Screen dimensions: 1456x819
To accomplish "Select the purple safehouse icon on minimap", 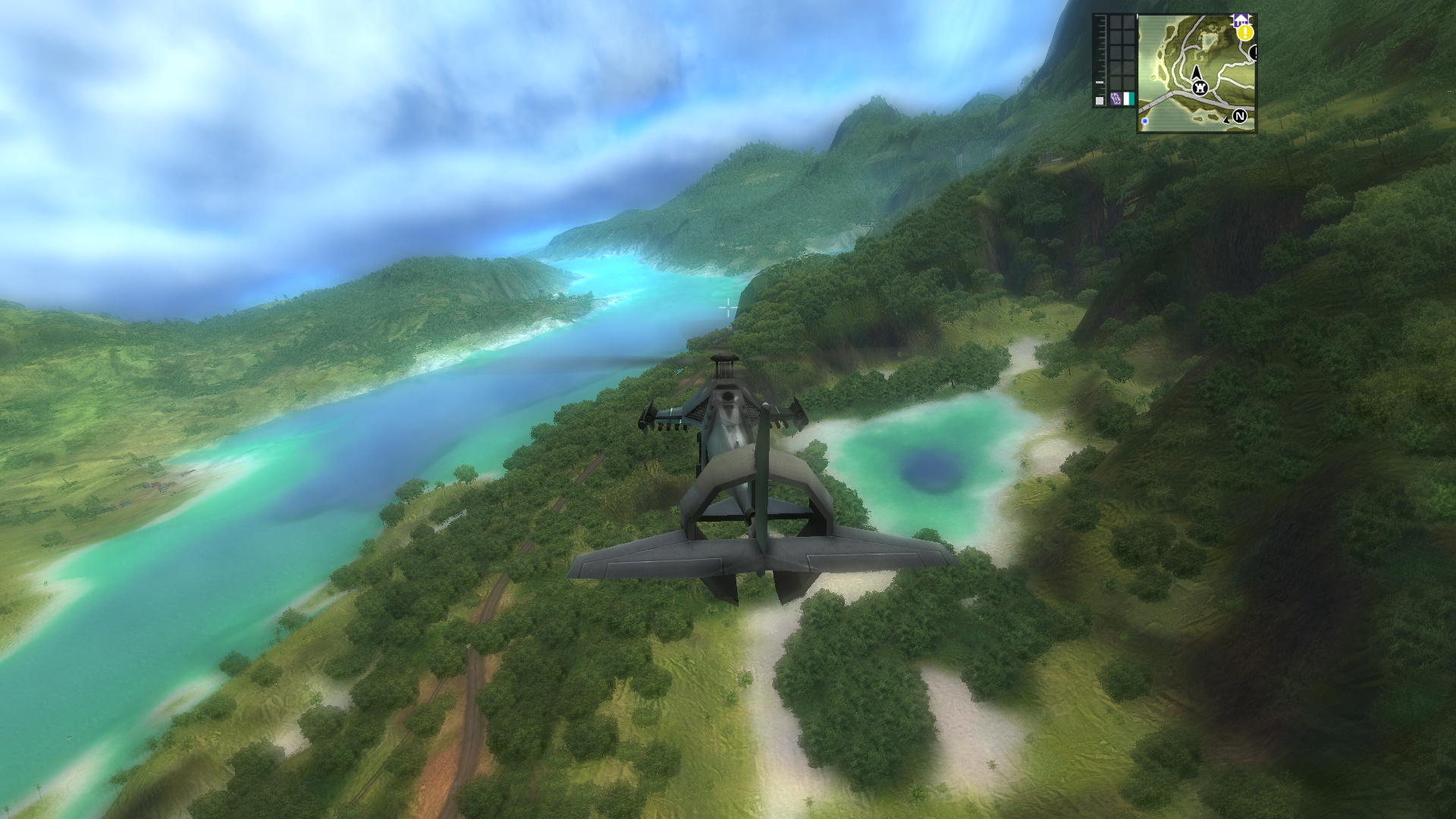I will [1241, 20].
